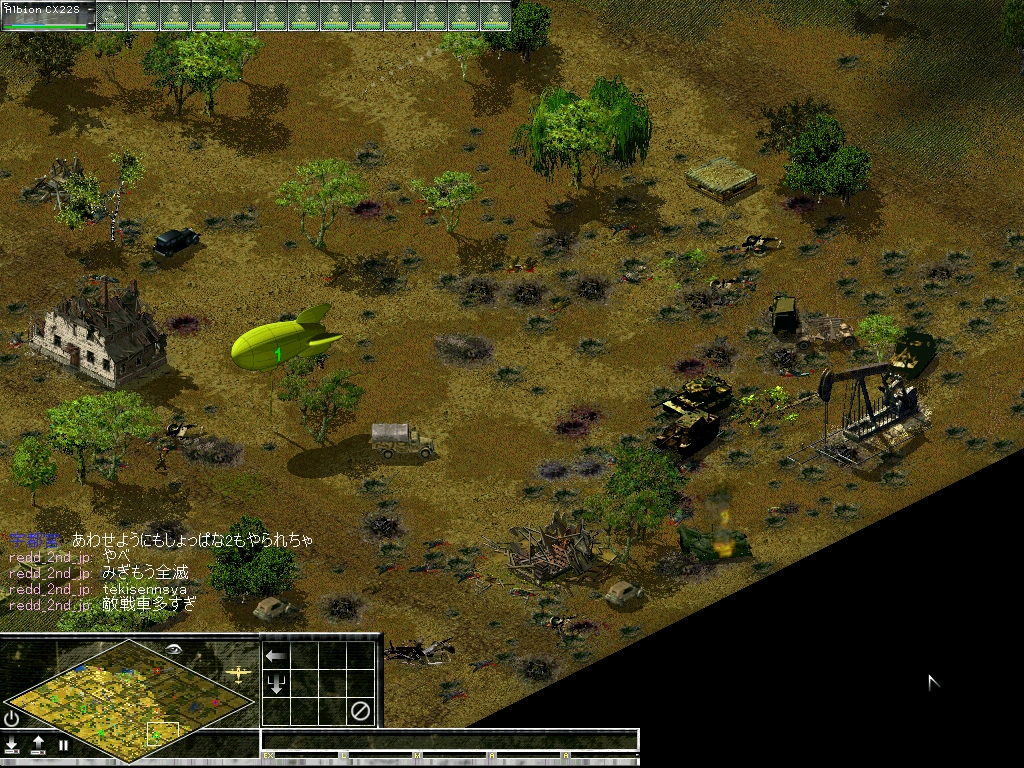Select the unload down-arrow command button
The height and width of the screenshot is (768, 1024).
275,684
